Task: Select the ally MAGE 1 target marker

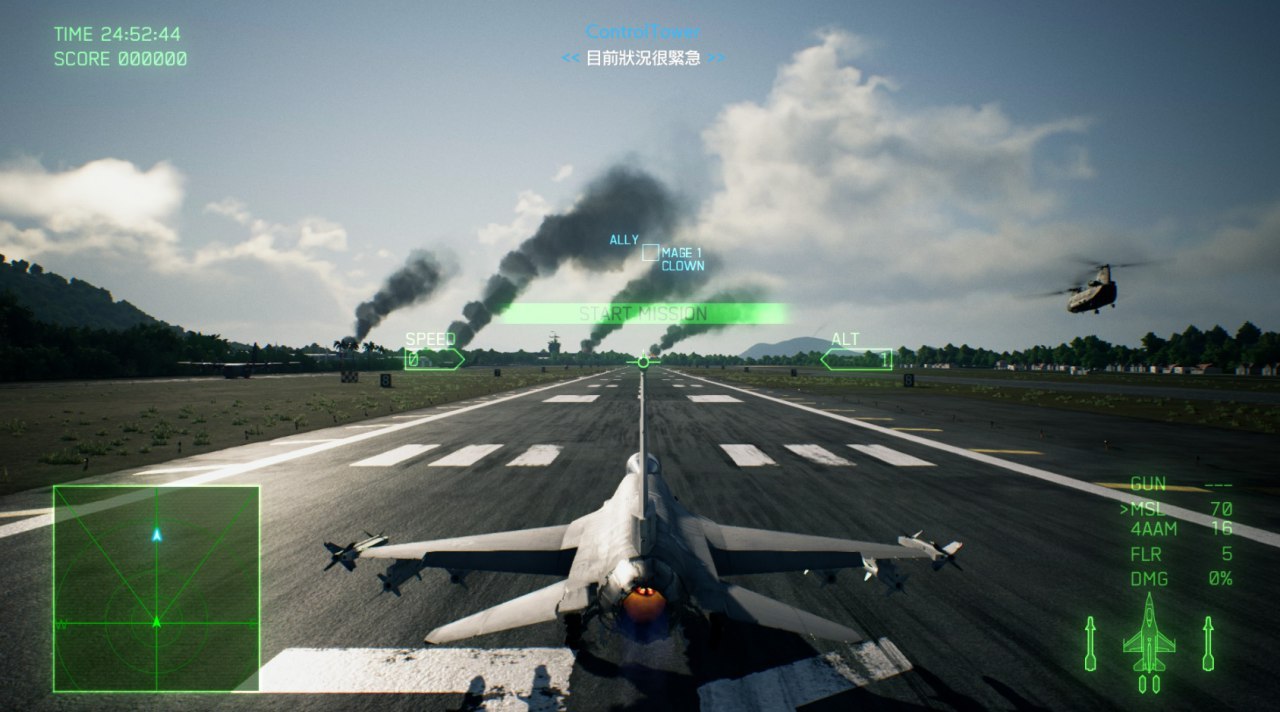Action: (650, 253)
